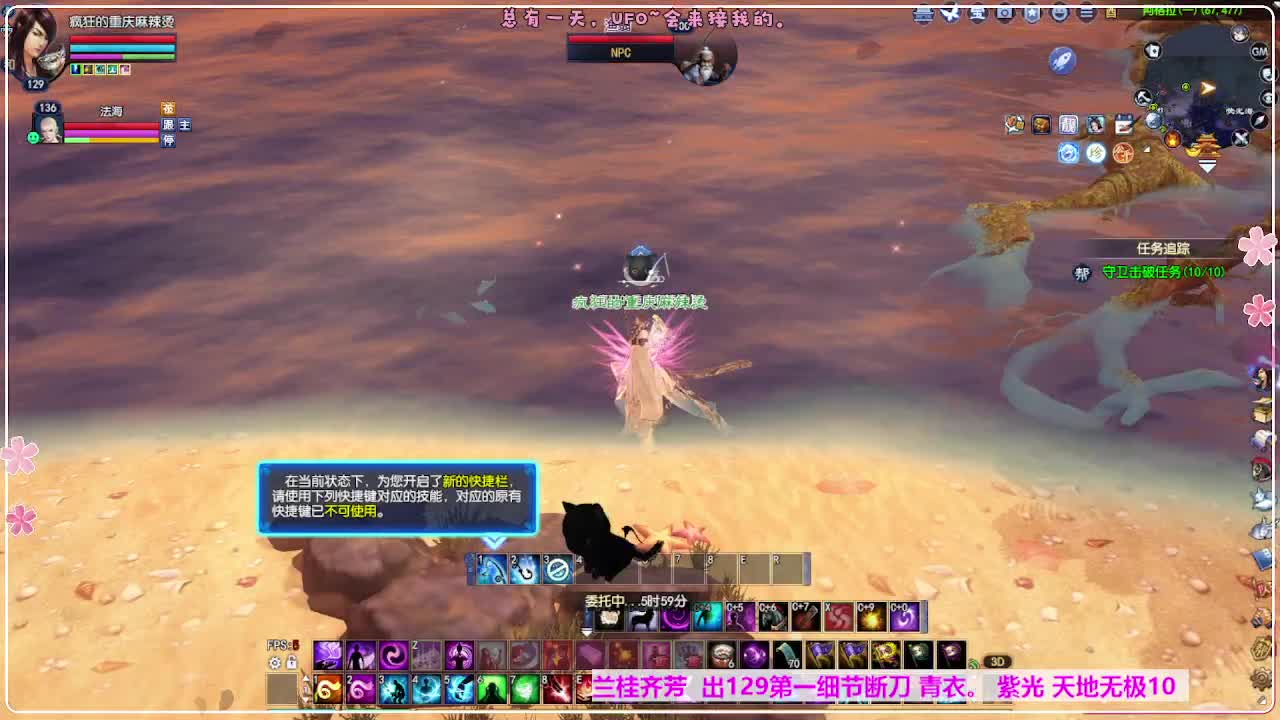Expand the 委托中 commission bar arrow
The image size is (1280, 720).
pyautogui.click(x=586, y=630)
